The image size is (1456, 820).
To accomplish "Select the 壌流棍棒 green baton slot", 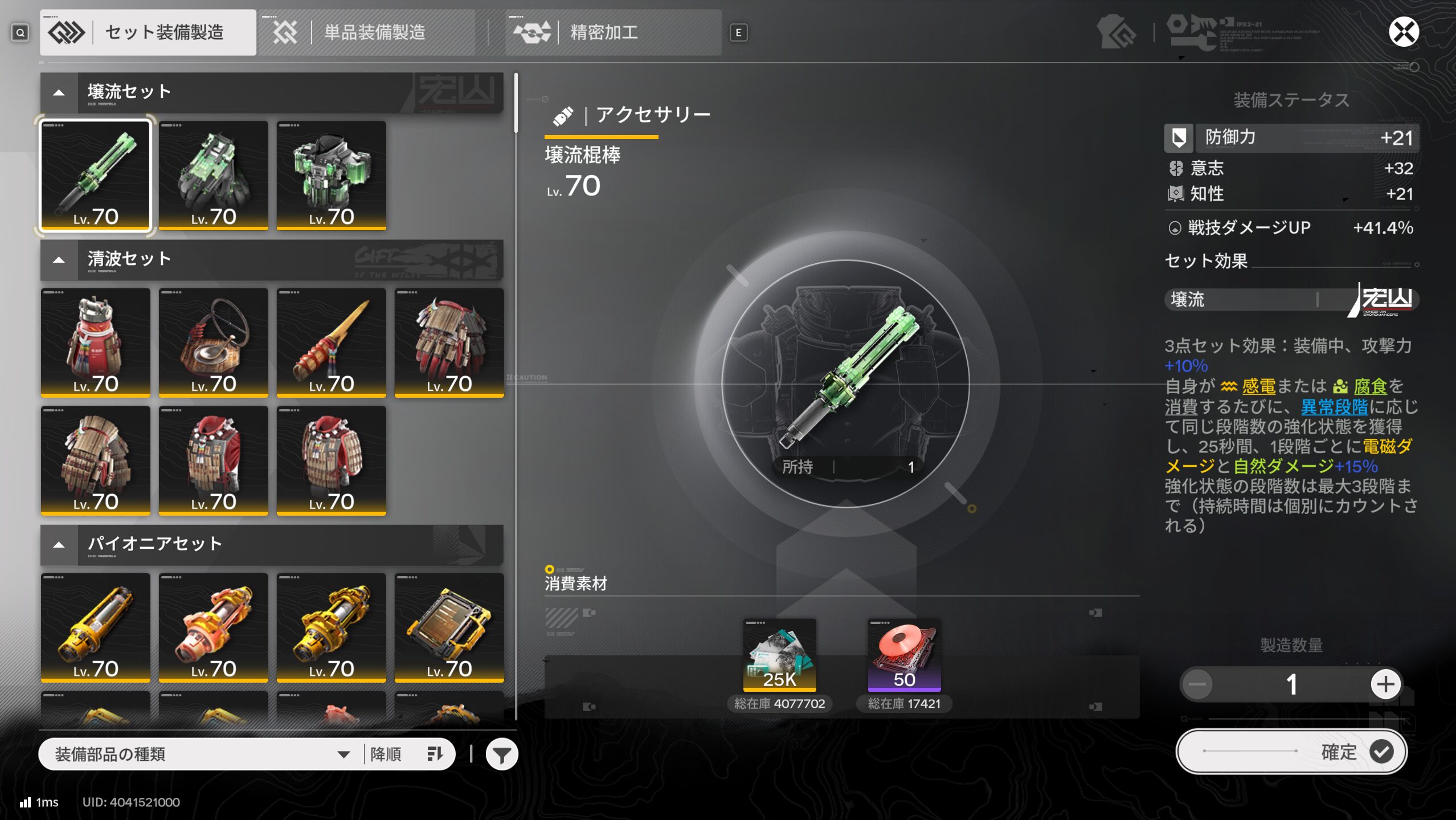I will click(x=95, y=175).
